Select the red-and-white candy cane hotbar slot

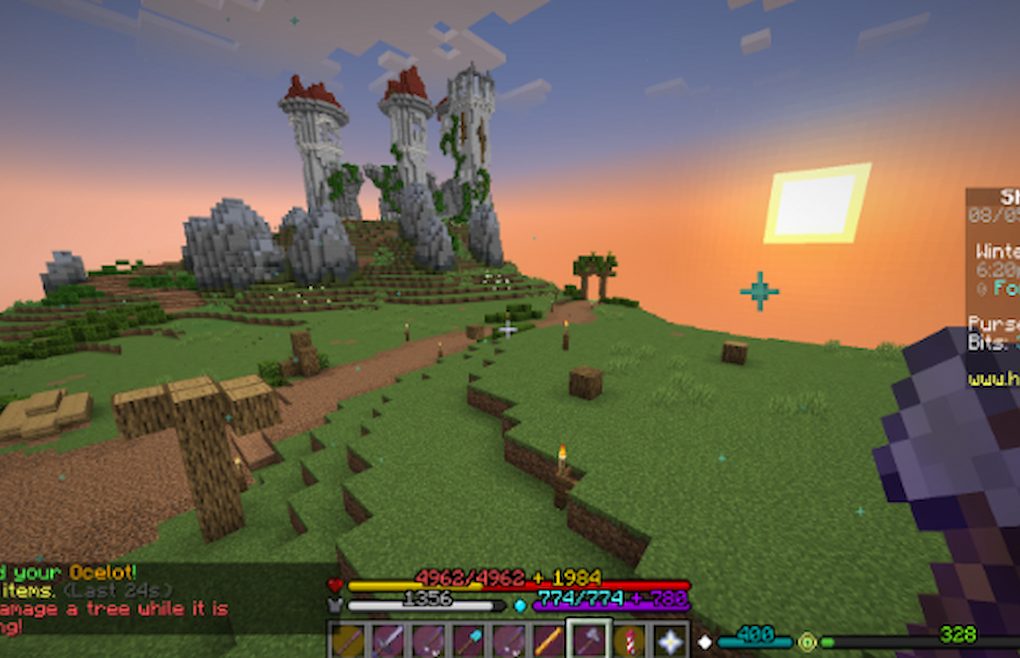click(630, 641)
